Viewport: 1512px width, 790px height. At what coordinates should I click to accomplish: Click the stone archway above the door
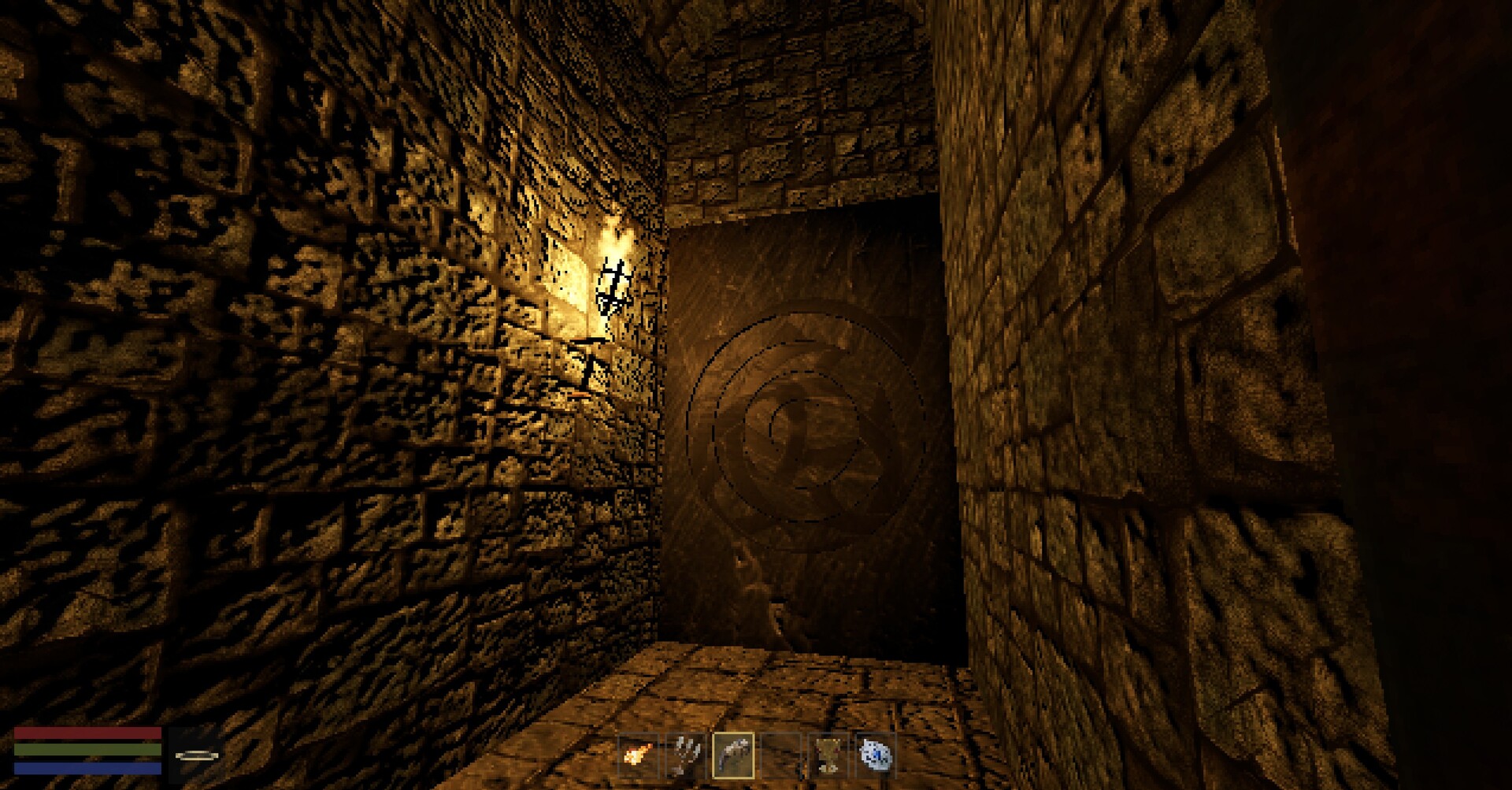(795, 150)
